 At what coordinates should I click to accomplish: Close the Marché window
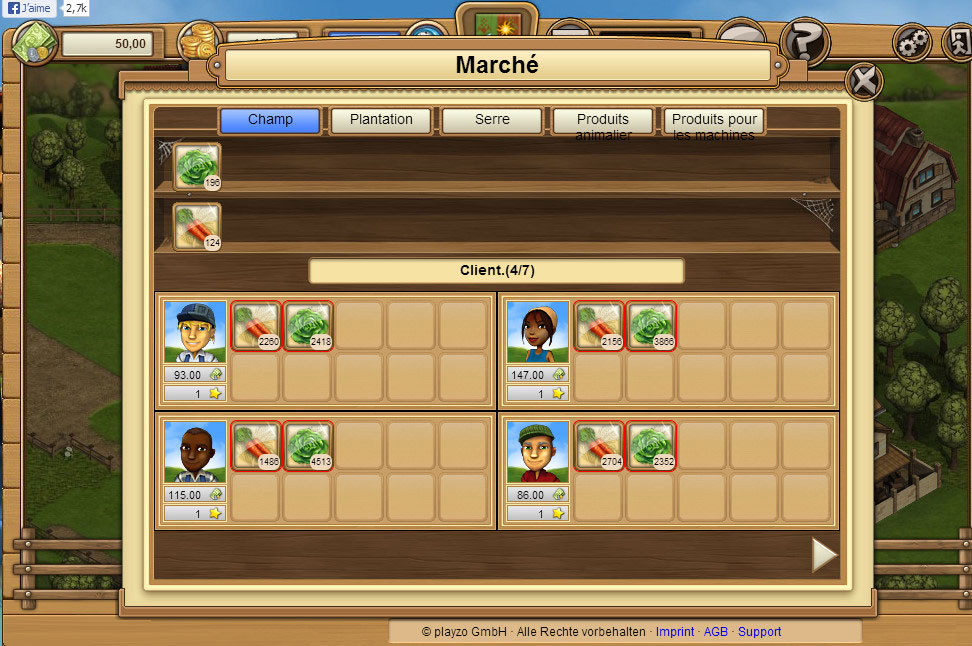coord(863,81)
